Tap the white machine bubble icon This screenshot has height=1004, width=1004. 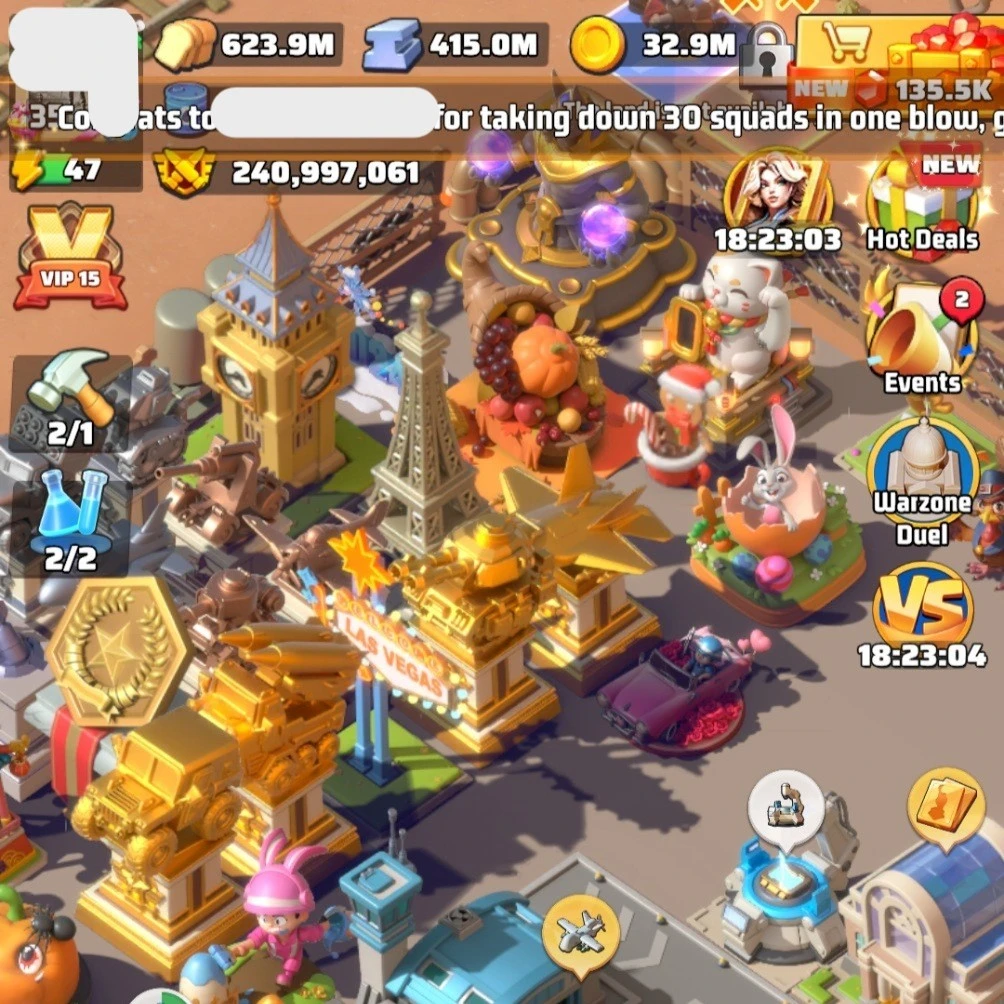tap(785, 806)
